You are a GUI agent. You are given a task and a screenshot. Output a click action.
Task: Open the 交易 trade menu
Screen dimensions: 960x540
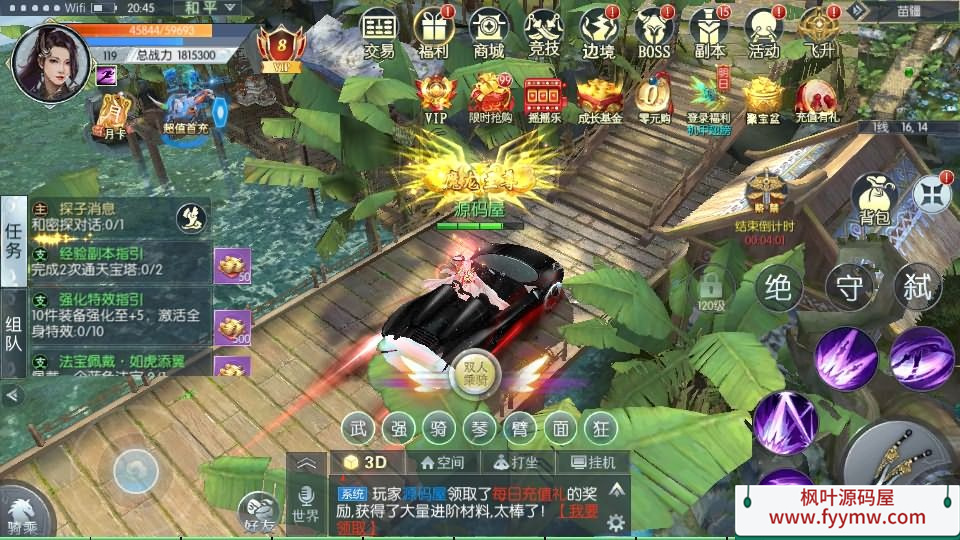[379, 32]
